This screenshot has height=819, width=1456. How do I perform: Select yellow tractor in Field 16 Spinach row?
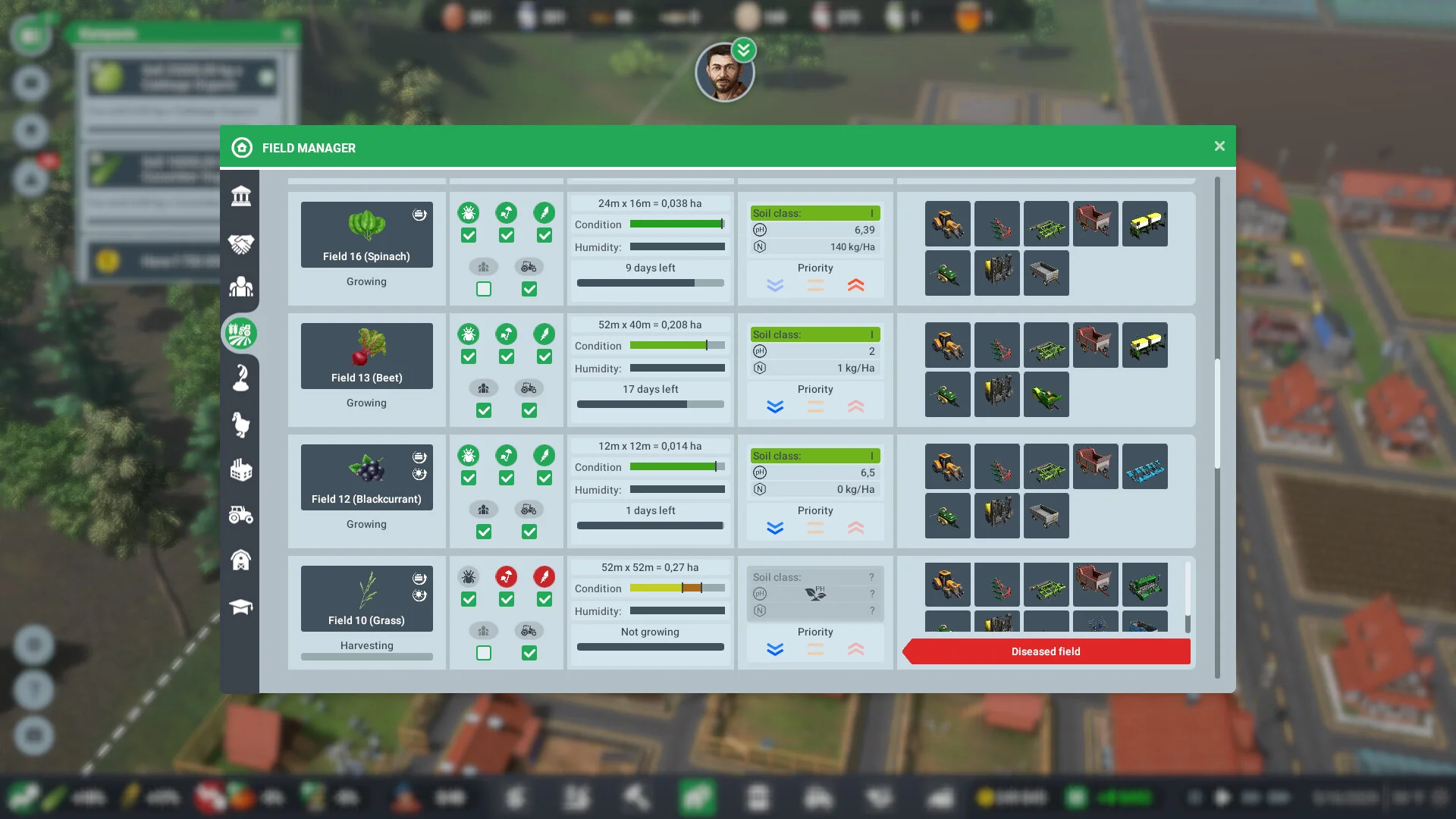coord(947,224)
